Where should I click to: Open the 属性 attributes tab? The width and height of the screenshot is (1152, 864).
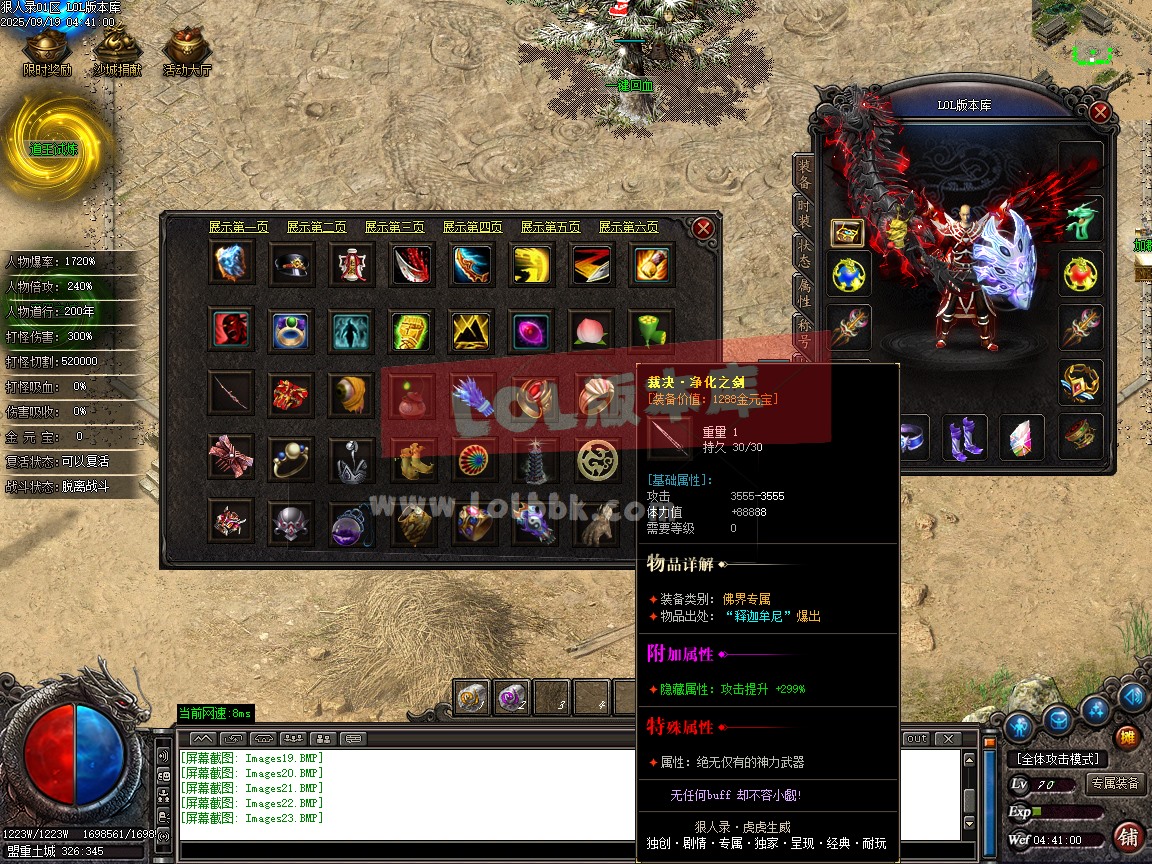click(804, 293)
